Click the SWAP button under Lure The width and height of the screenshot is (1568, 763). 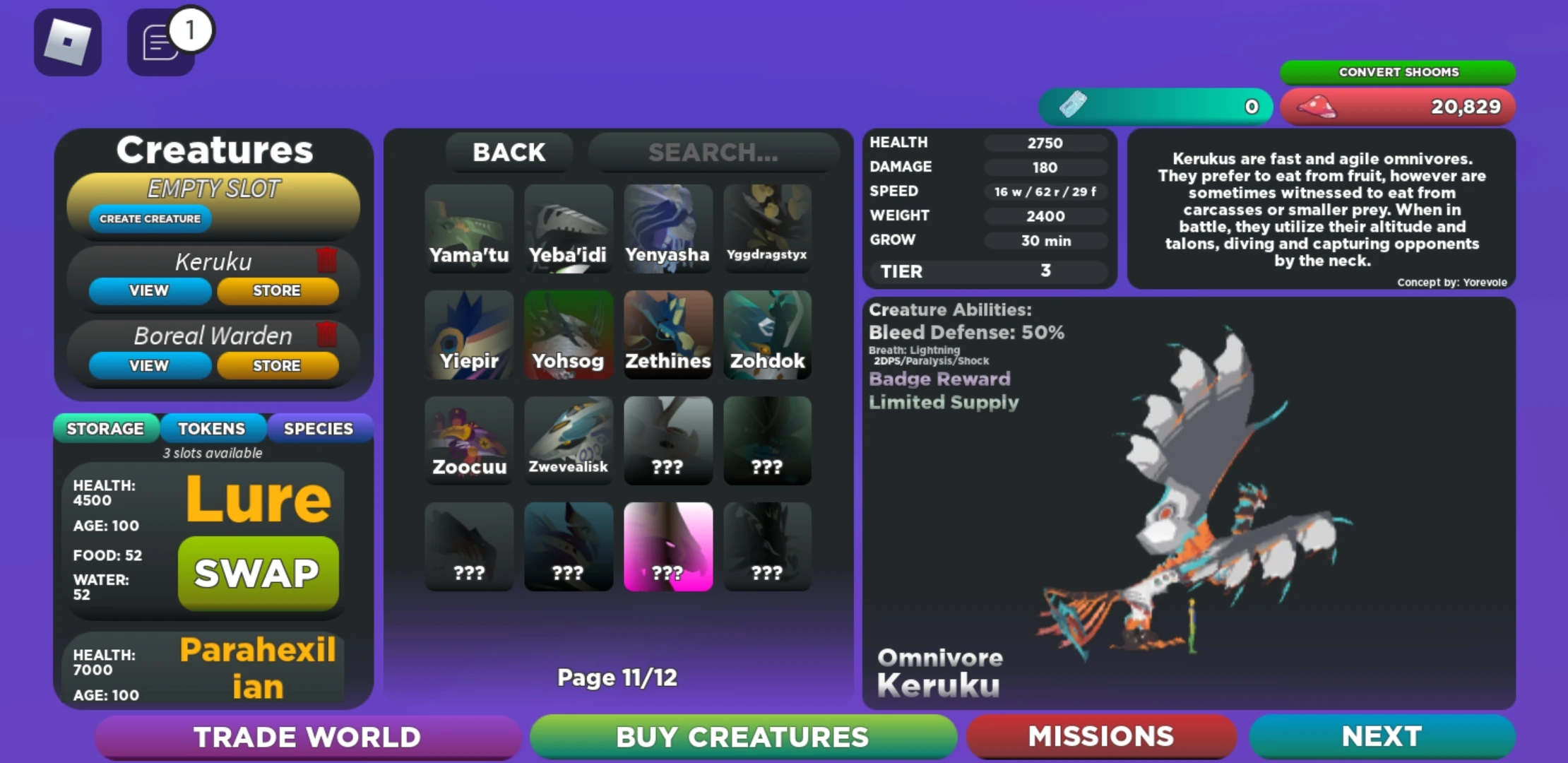pyautogui.click(x=258, y=573)
